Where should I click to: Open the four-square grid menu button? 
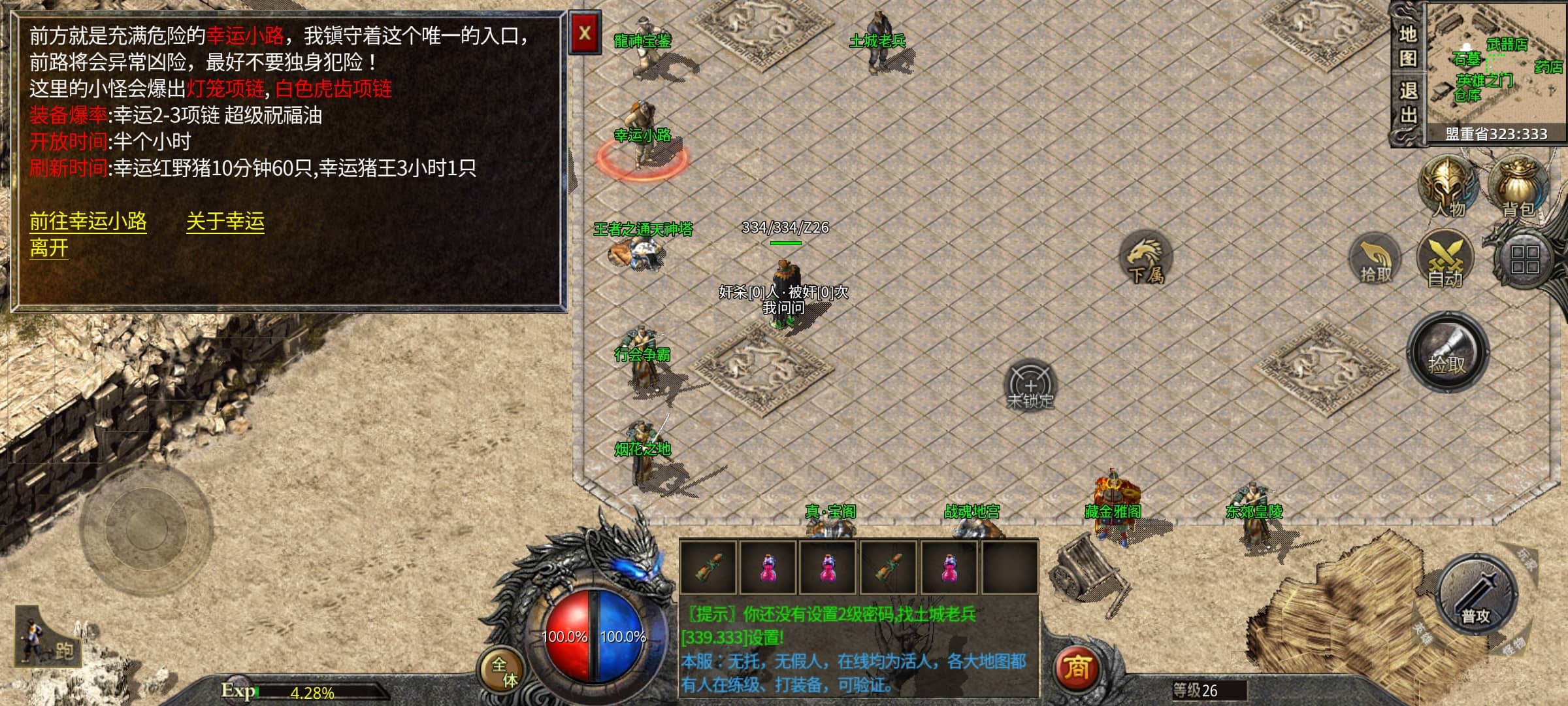tap(1524, 260)
